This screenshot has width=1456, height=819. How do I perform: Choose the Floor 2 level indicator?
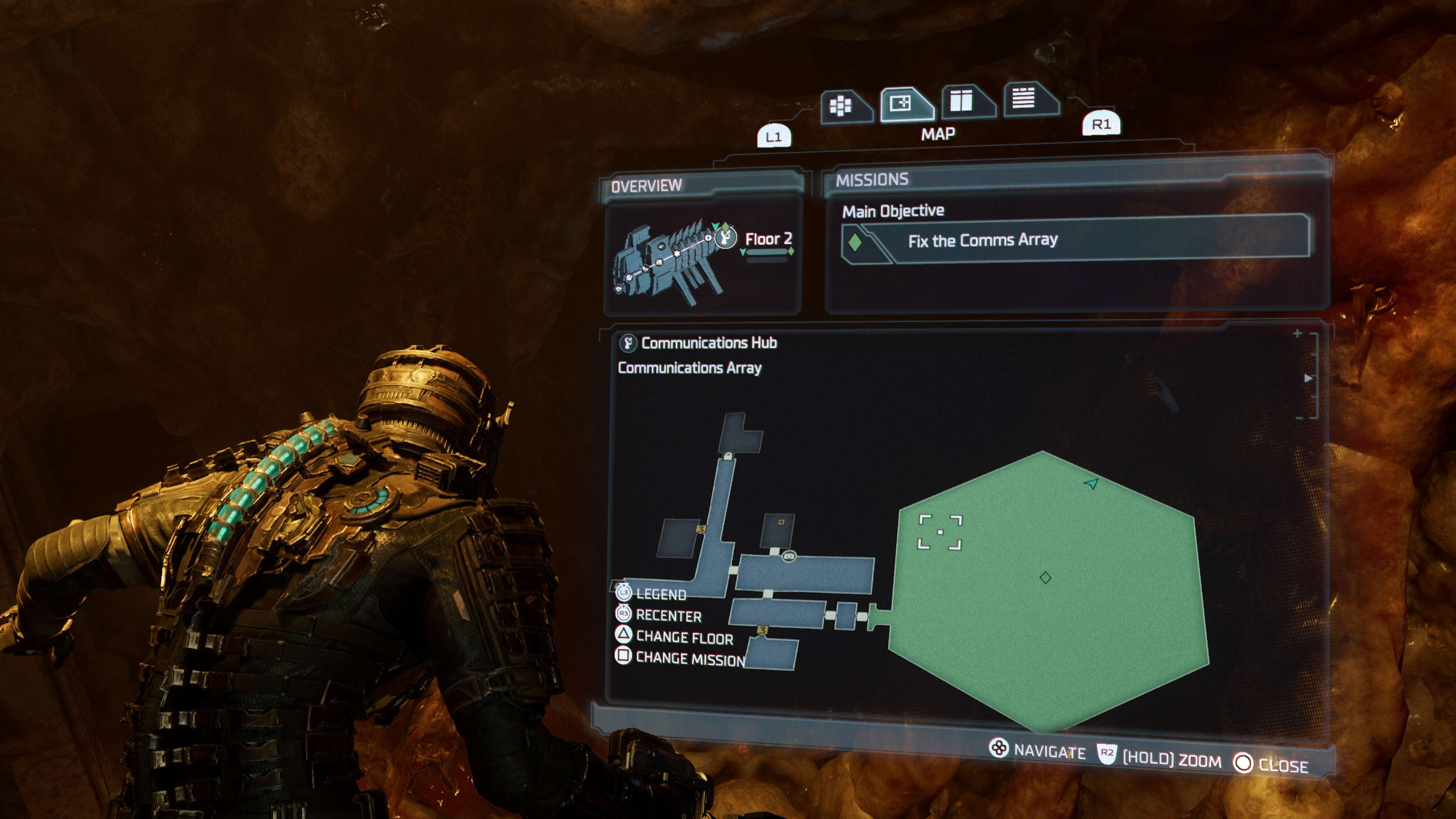tap(768, 239)
